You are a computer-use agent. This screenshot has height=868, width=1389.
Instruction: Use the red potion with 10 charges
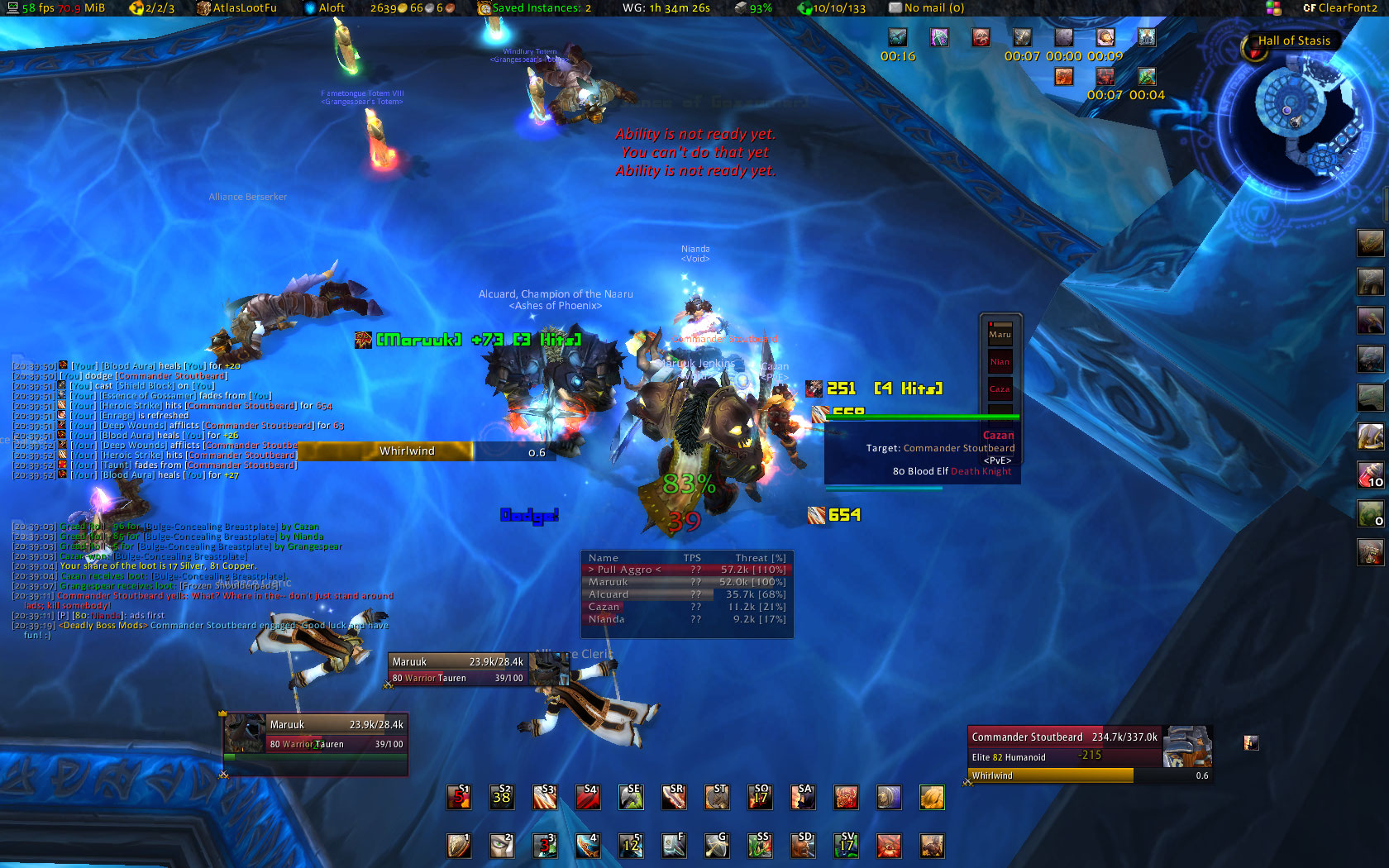pyautogui.click(x=1370, y=475)
